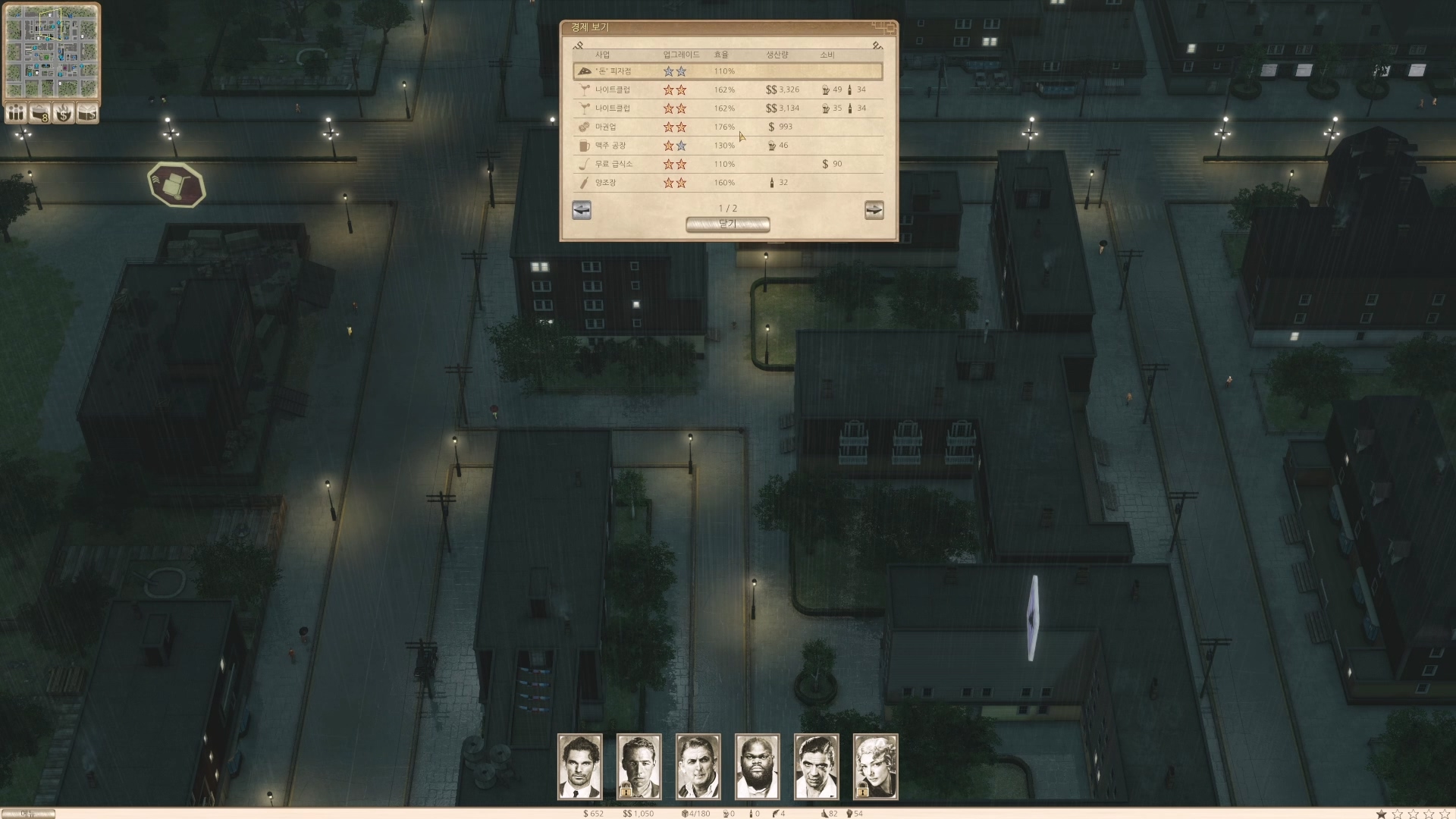This screenshot has height=819, width=1456.
Task: Select the 마권업 bookmaking row
Action: pyautogui.click(x=727, y=127)
